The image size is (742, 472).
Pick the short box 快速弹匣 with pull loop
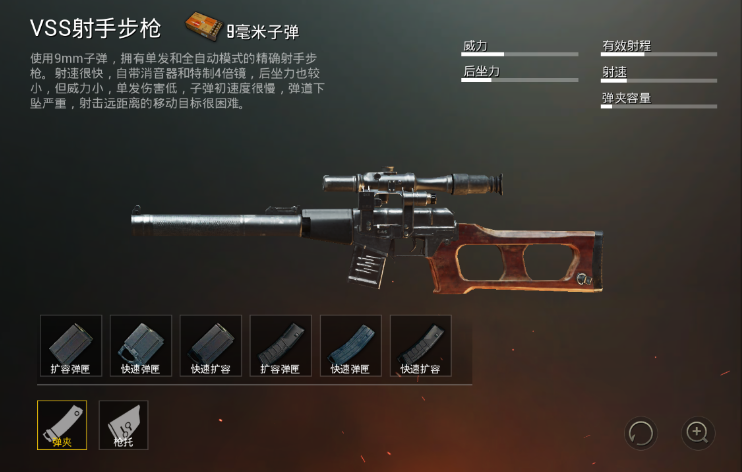141,346
